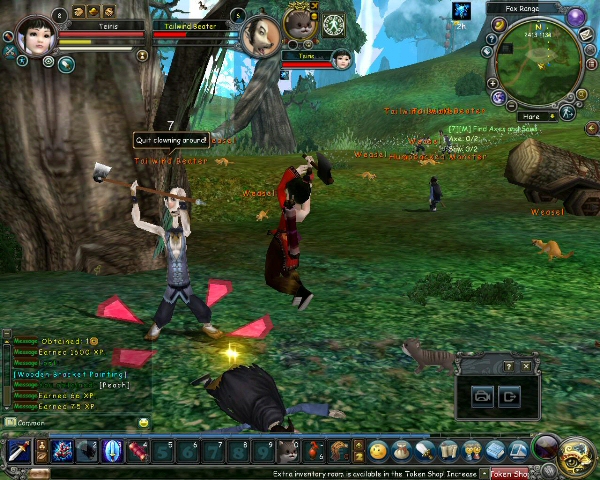Click the exit arrow button in small panel

point(511,396)
